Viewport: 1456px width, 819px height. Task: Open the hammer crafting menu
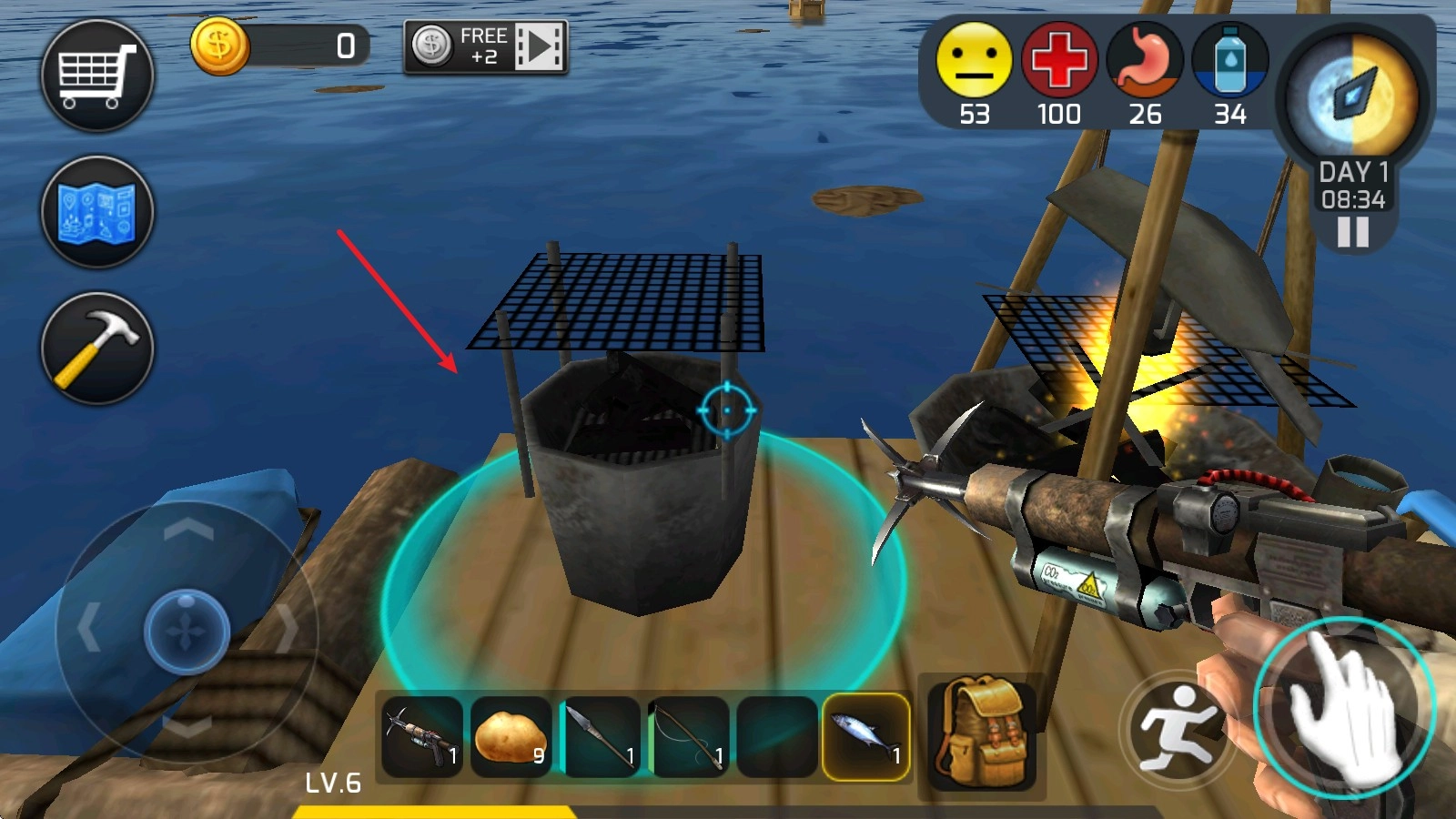pyautogui.click(x=97, y=349)
